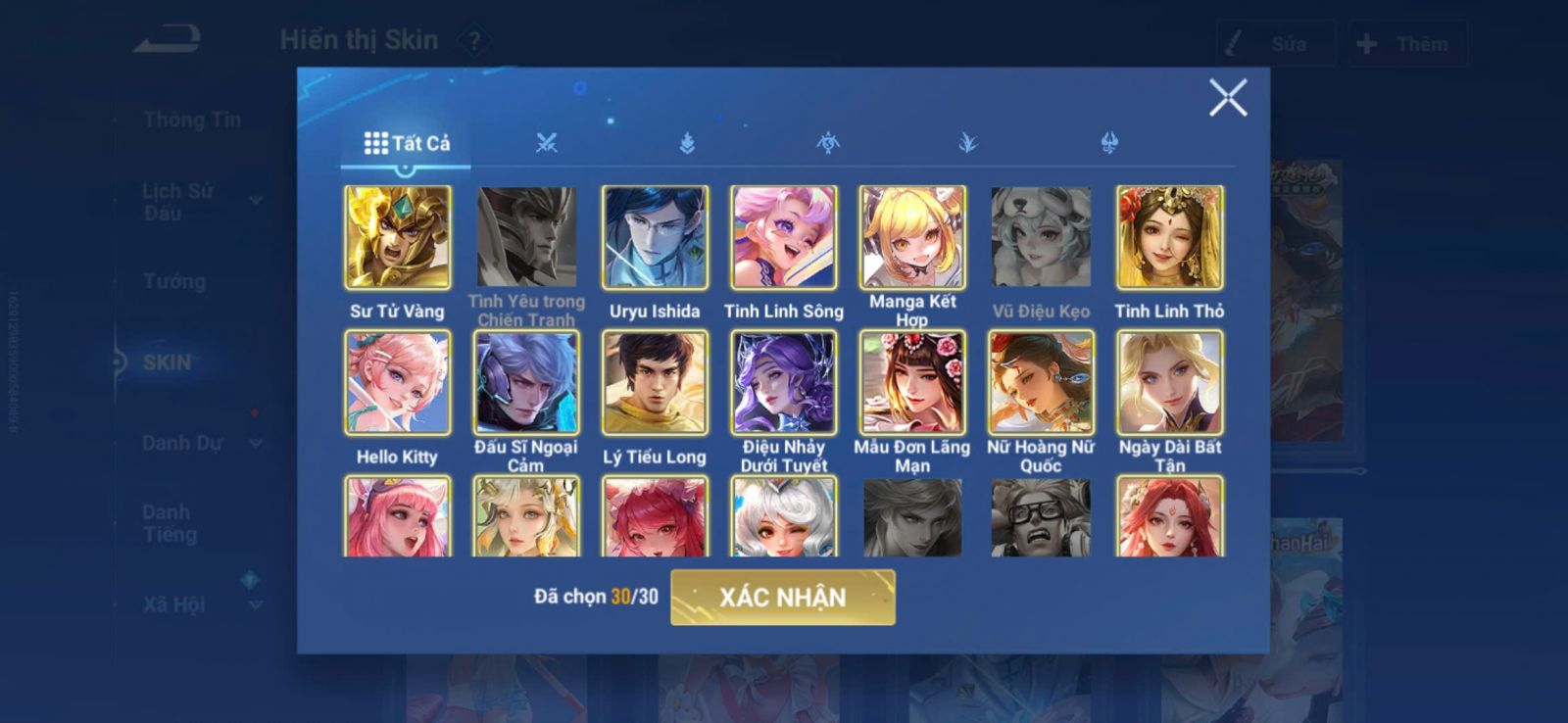Select the Manga Kết Hợp skin
The width and height of the screenshot is (1568, 723).
pos(912,238)
